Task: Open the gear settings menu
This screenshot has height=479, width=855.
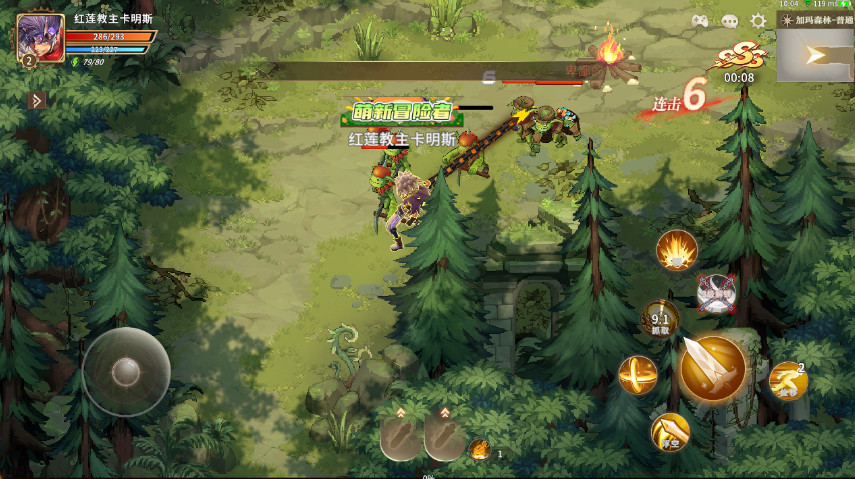Action: tap(758, 21)
